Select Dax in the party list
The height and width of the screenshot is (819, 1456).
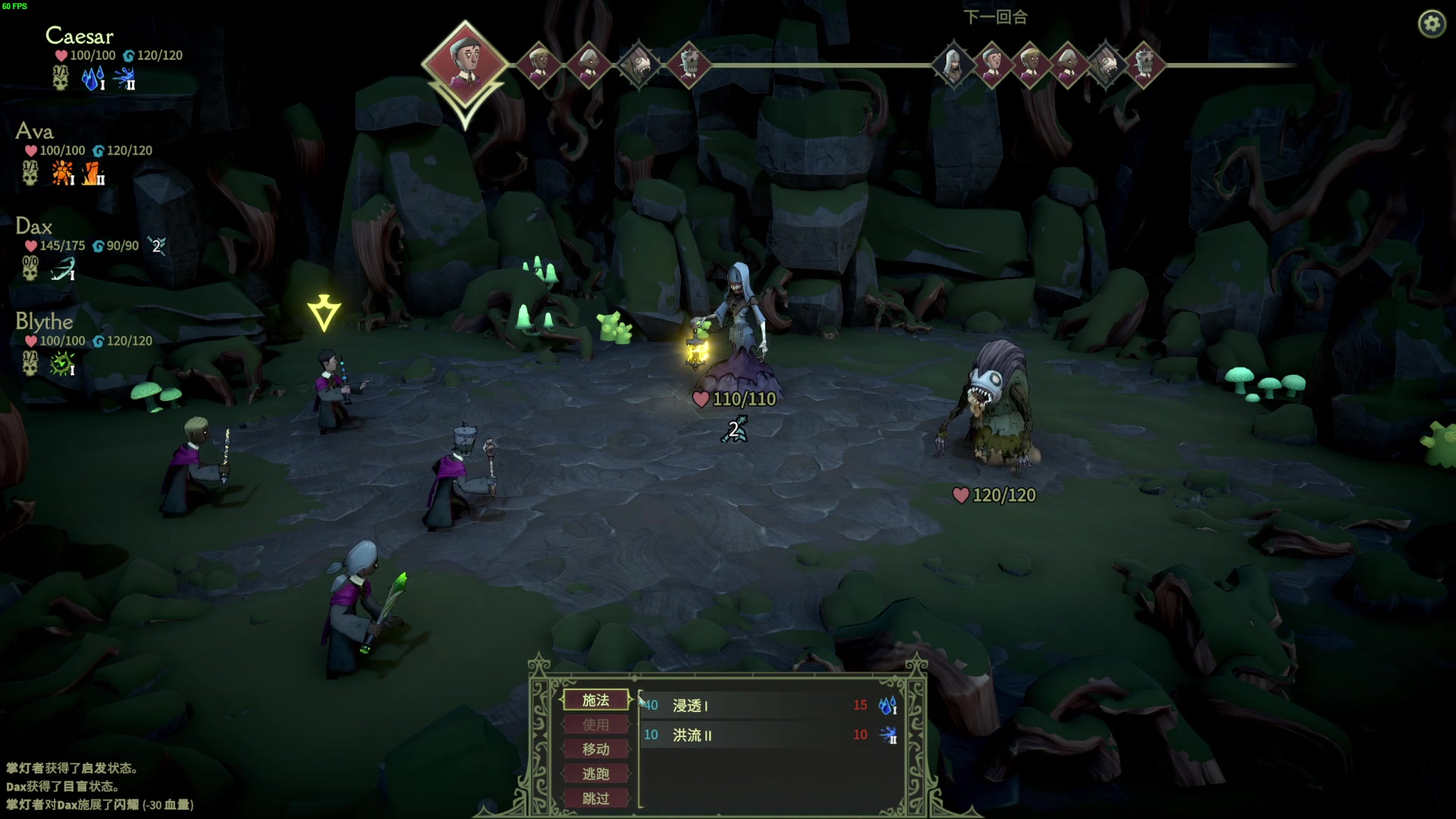pyautogui.click(x=33, y=226)
